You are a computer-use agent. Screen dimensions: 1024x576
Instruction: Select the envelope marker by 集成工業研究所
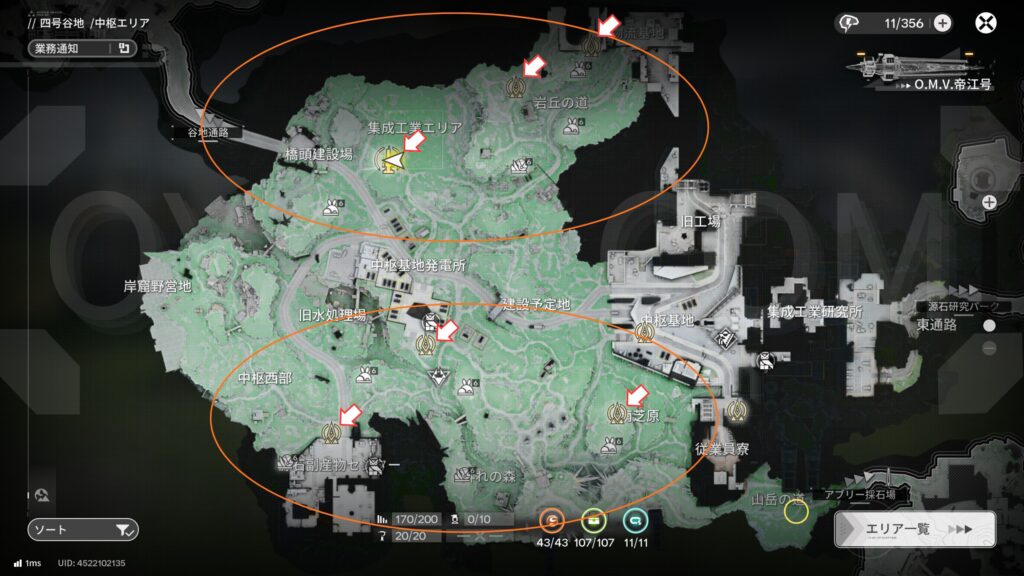764,359
